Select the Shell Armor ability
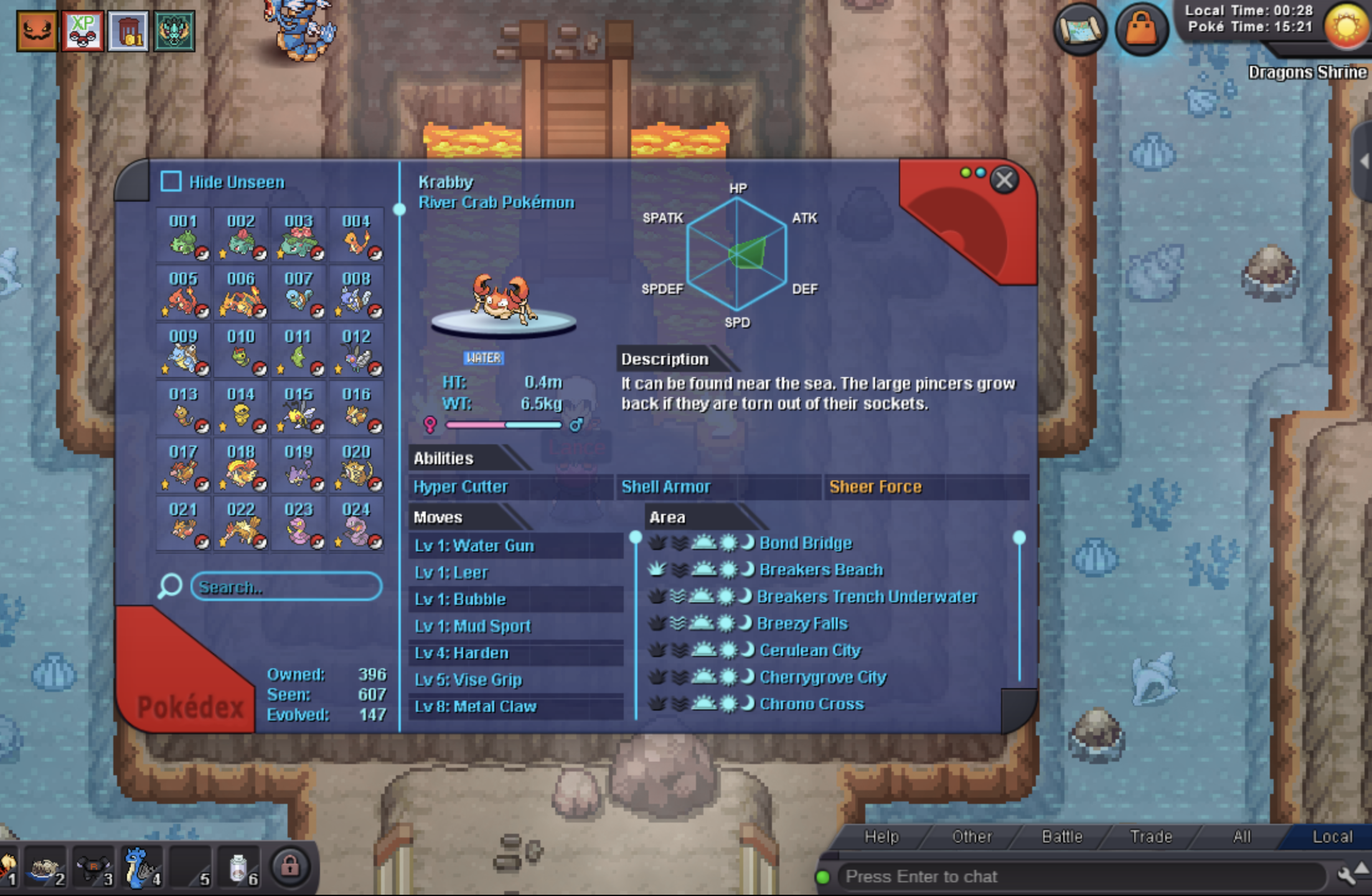The image size is (1372, 896). 666,487
